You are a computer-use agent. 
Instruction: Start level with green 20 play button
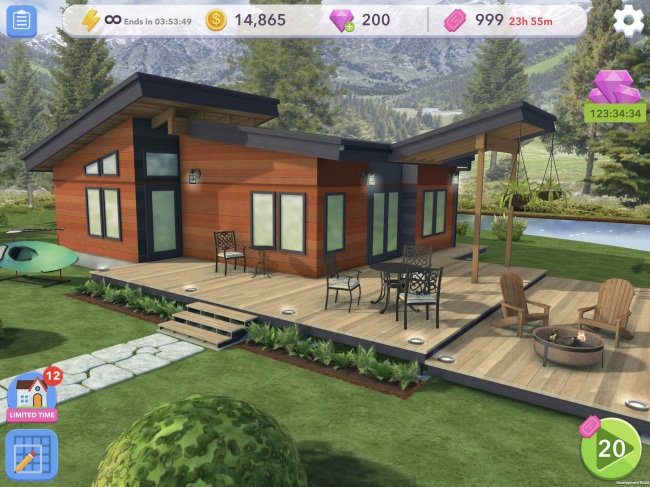(610, 448)
